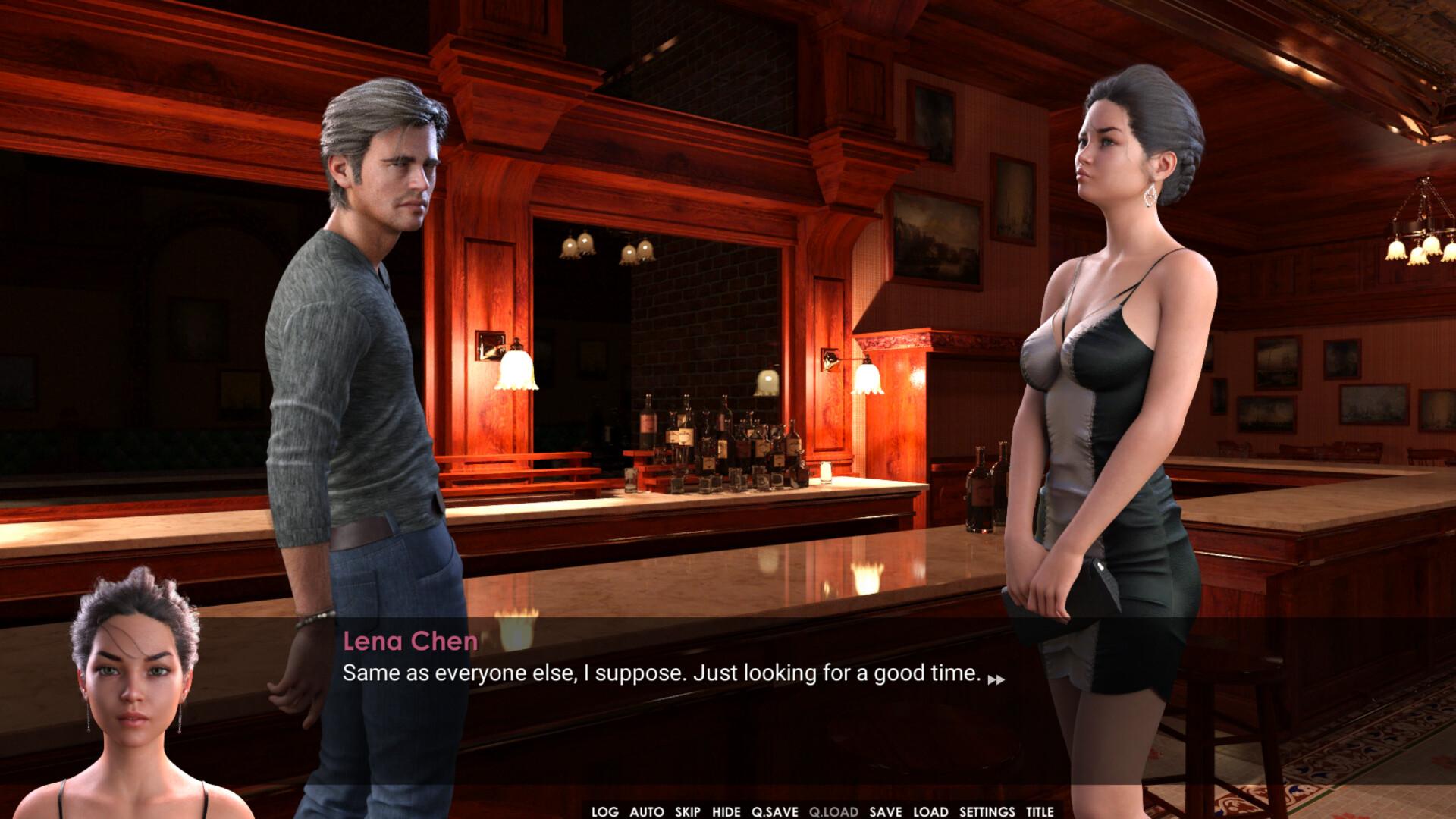HIDE the dialogue textbox
This screenshot has width=1456, height=819.
727,811
